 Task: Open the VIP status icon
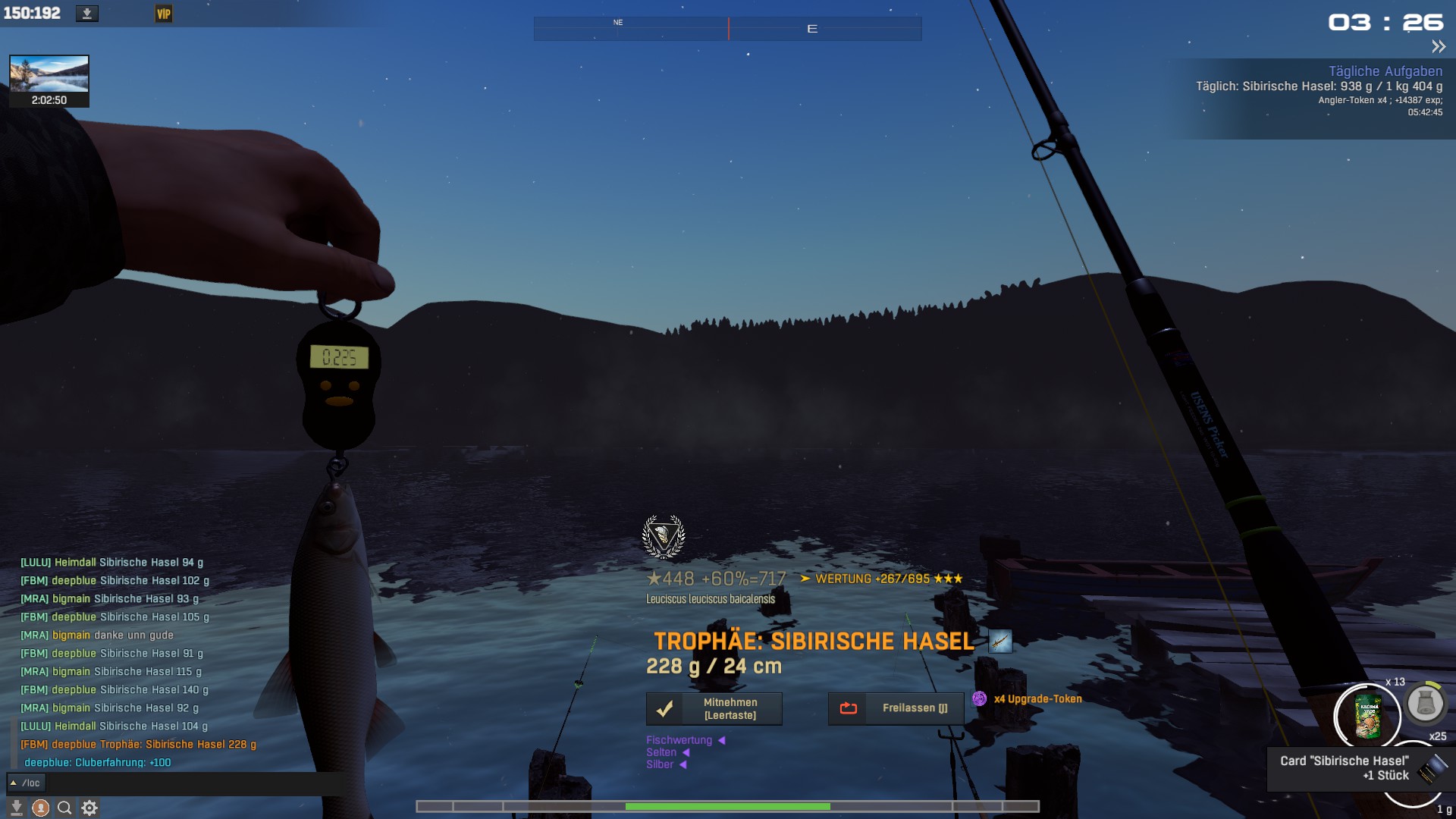[164, 14]
